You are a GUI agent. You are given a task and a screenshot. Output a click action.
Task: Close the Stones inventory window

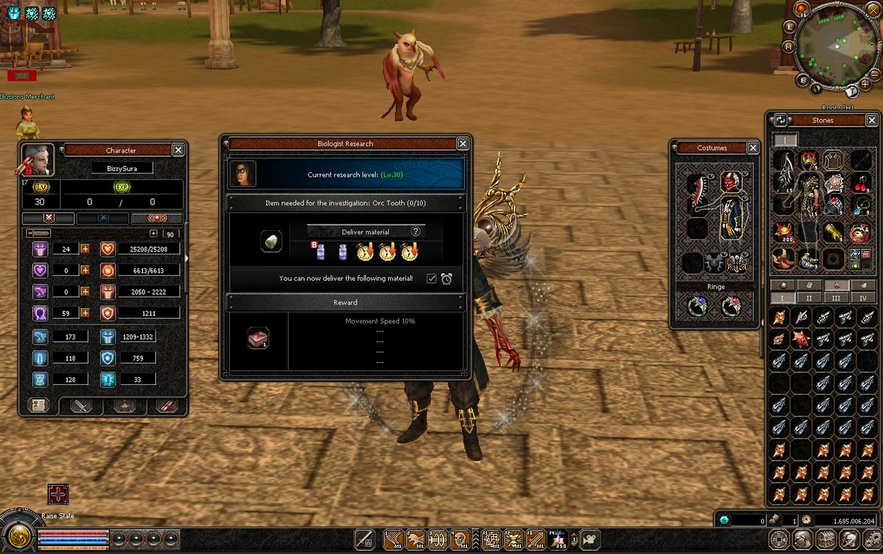pos(871,120)
